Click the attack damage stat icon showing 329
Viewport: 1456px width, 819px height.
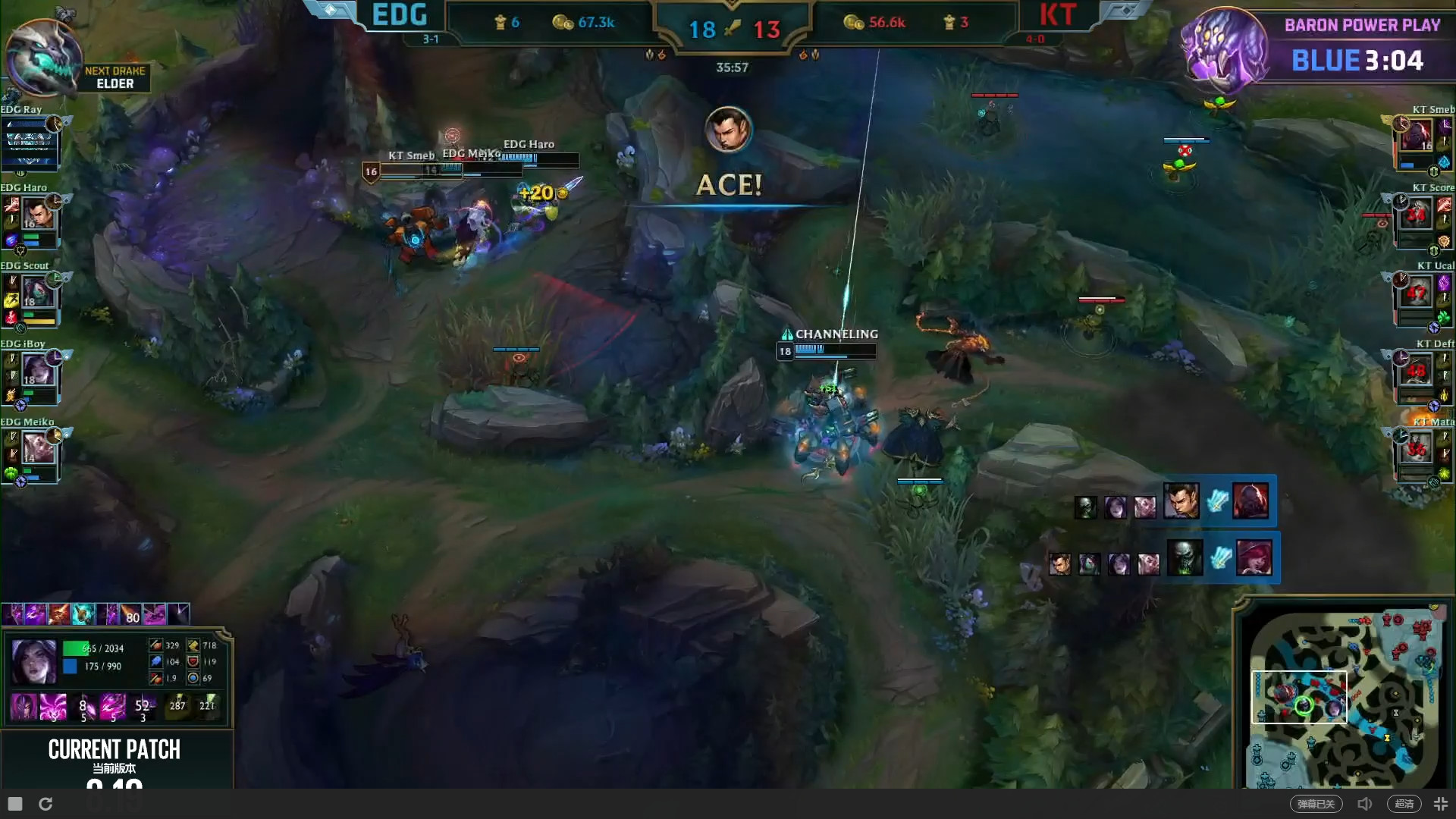click(156, 645)
